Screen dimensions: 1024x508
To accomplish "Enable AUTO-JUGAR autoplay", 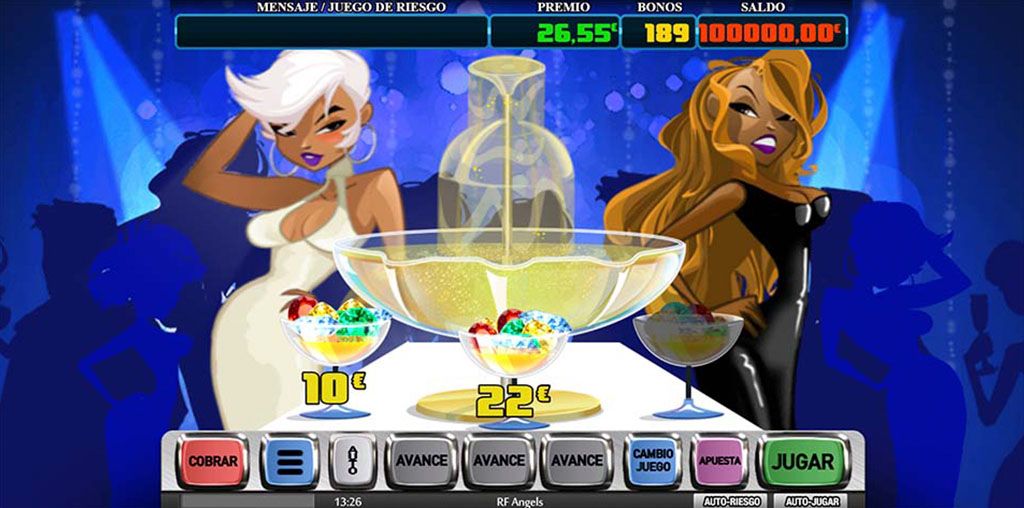I will 811,501.
